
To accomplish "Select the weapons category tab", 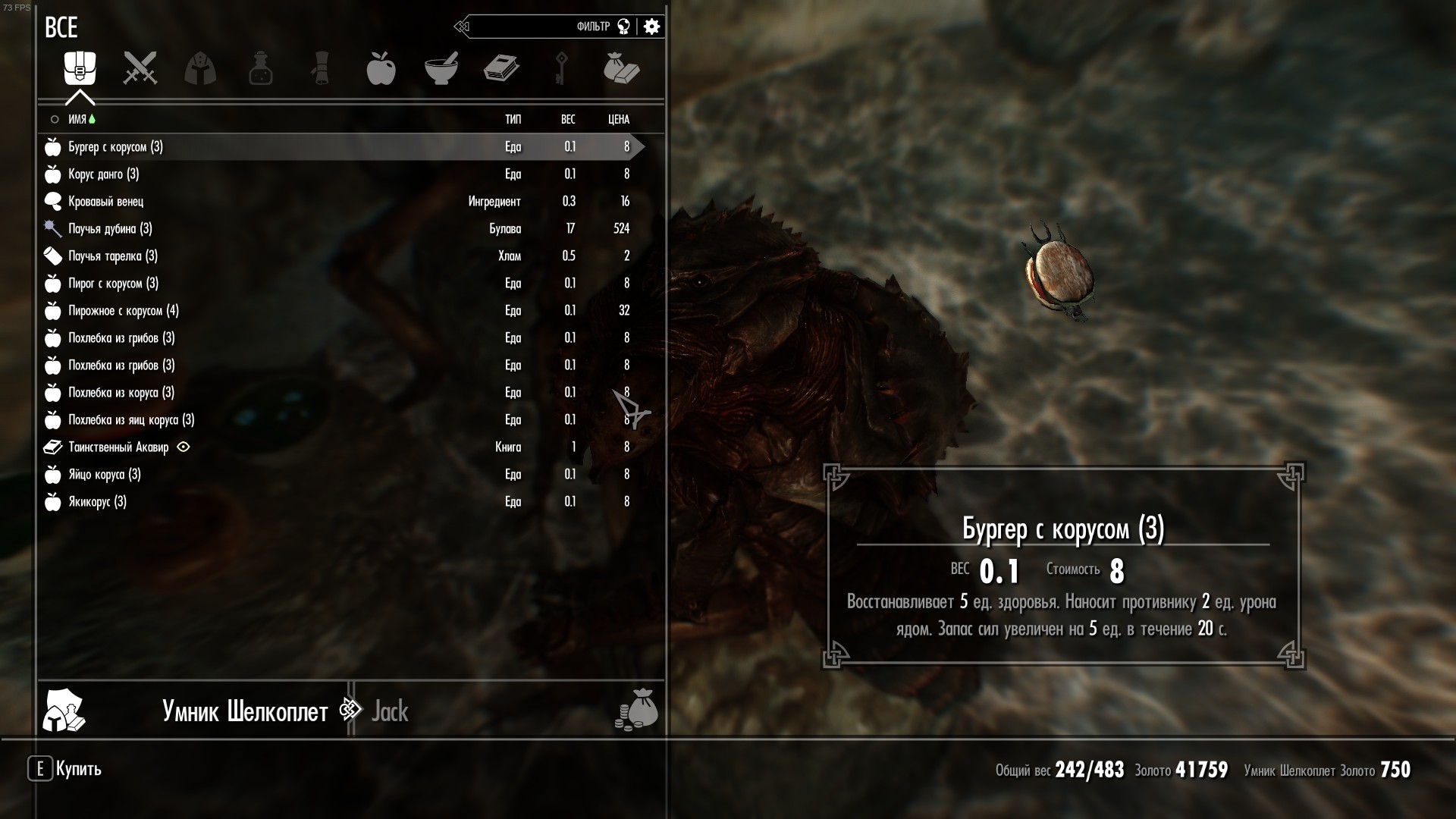I will [x=140, y=68].
